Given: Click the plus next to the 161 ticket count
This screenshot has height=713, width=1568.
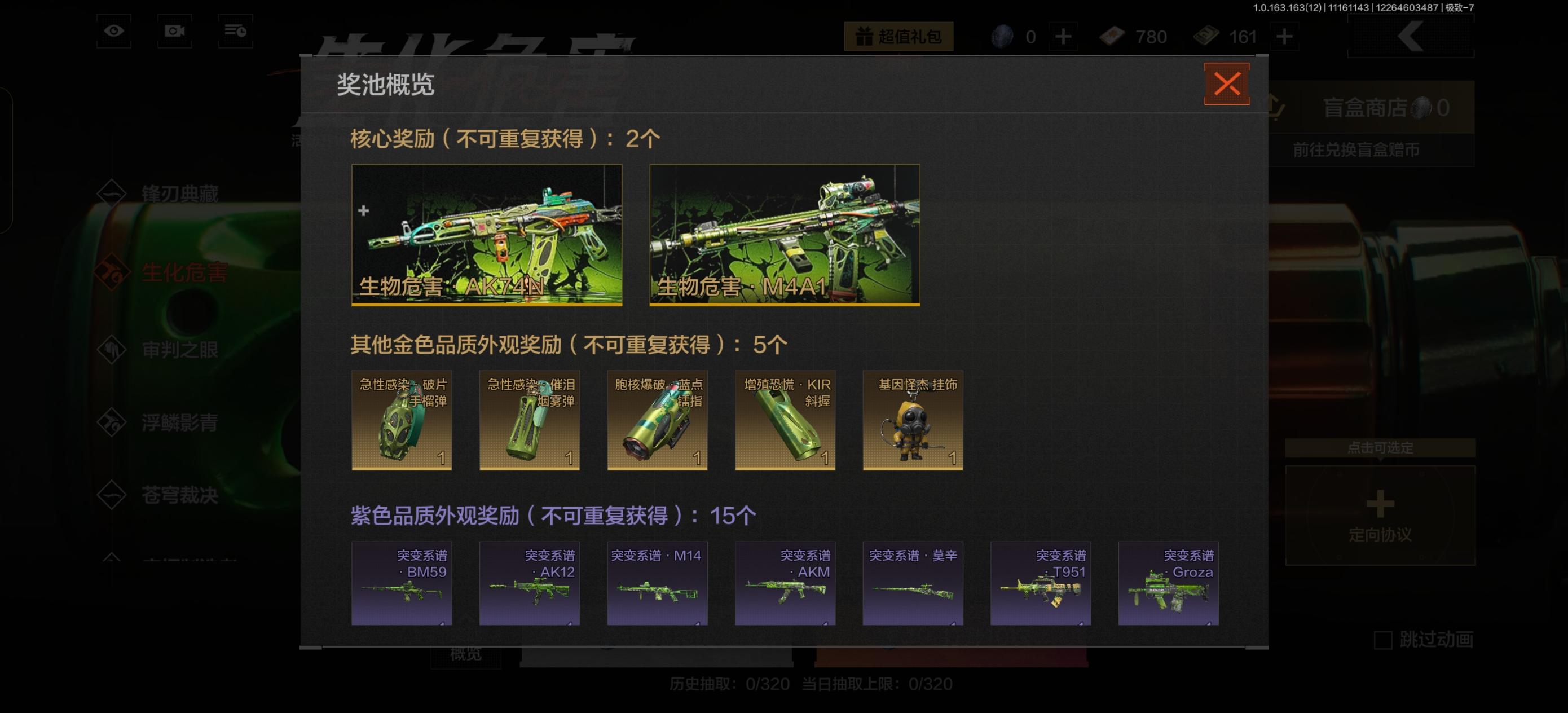Looking at the screenshot, I should (1285, 37).
